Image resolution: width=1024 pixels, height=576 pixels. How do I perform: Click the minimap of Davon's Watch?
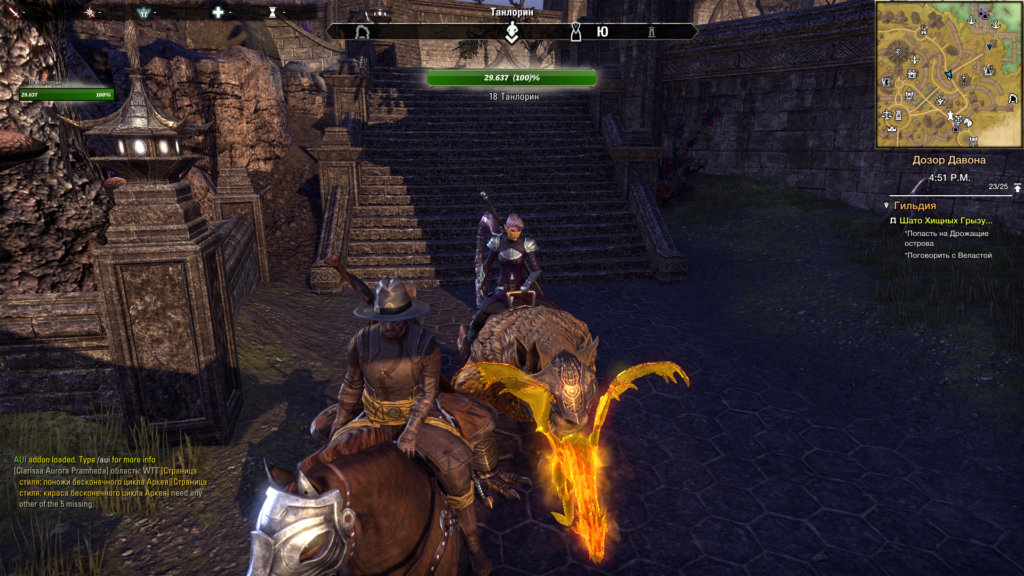click(x=948, y=73)
